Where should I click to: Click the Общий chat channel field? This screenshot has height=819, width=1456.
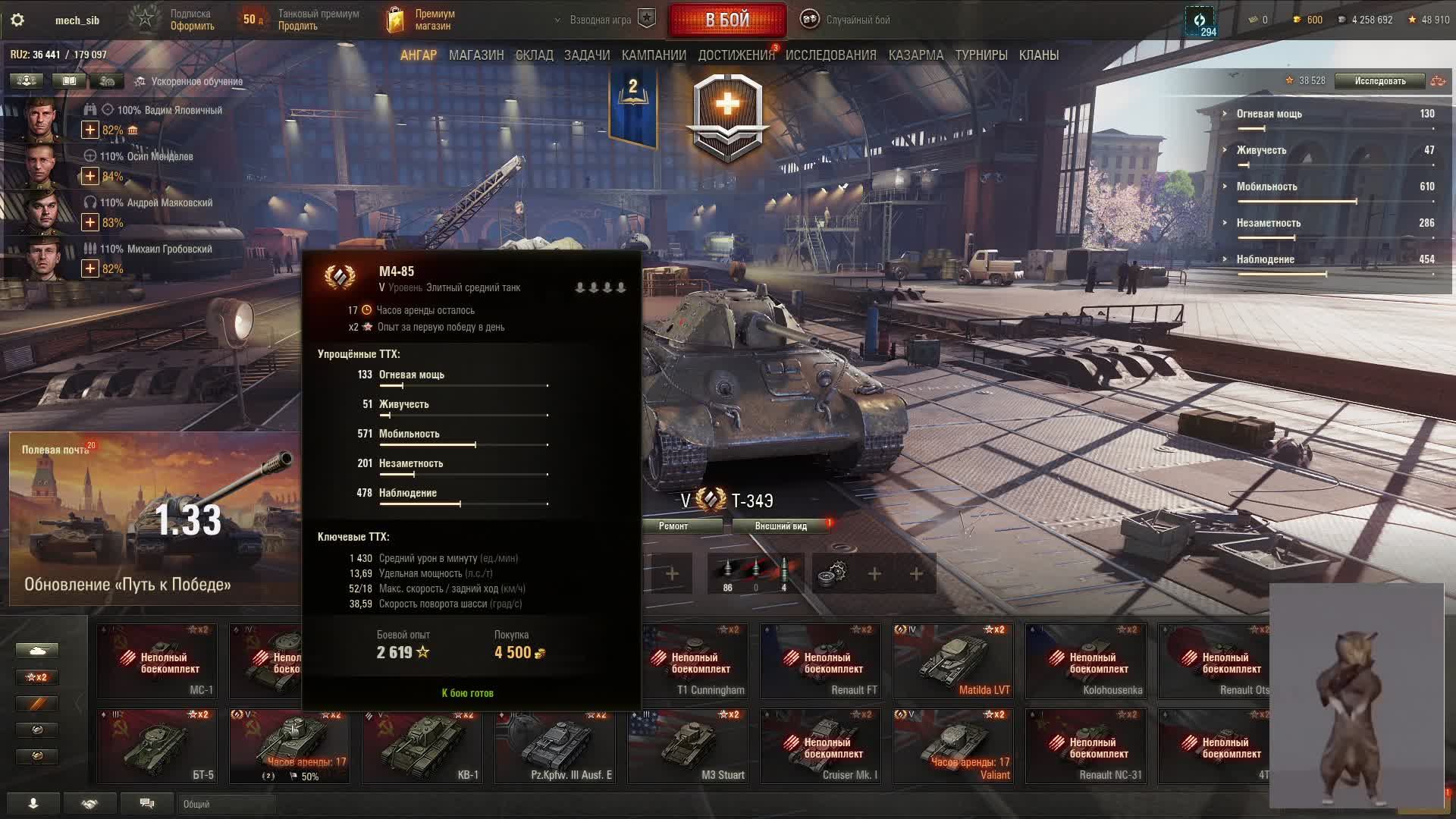pyautogui.click(x=227, y=804)
